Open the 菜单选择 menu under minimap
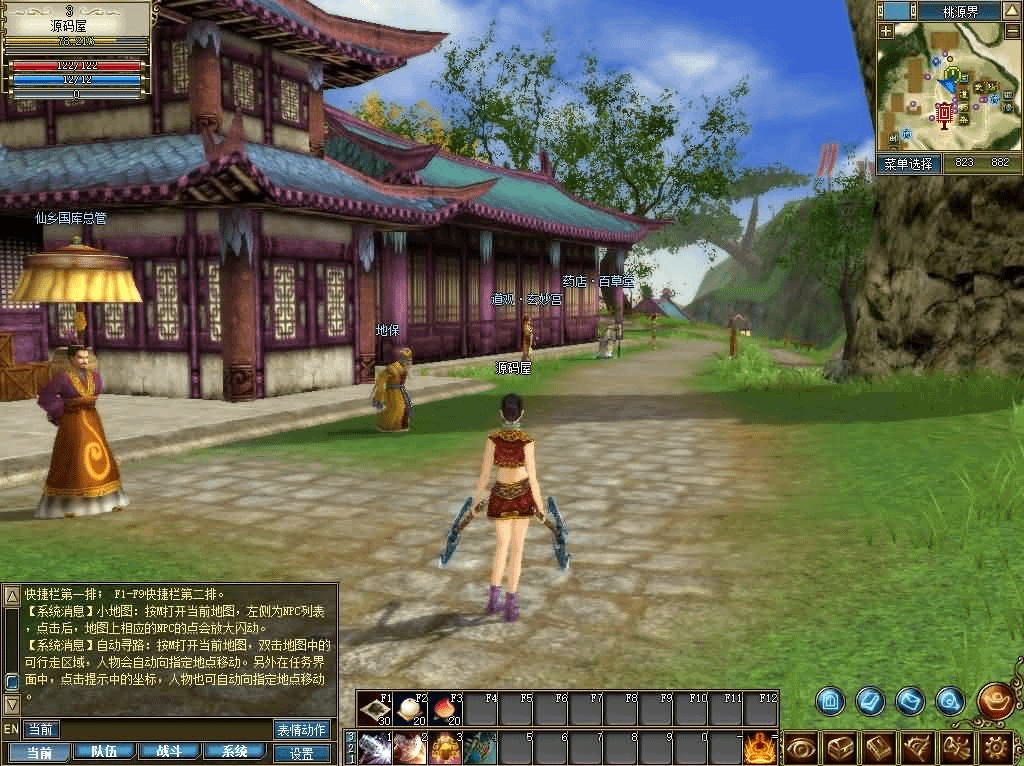1024x766 pixels. [x=909, y=164]
